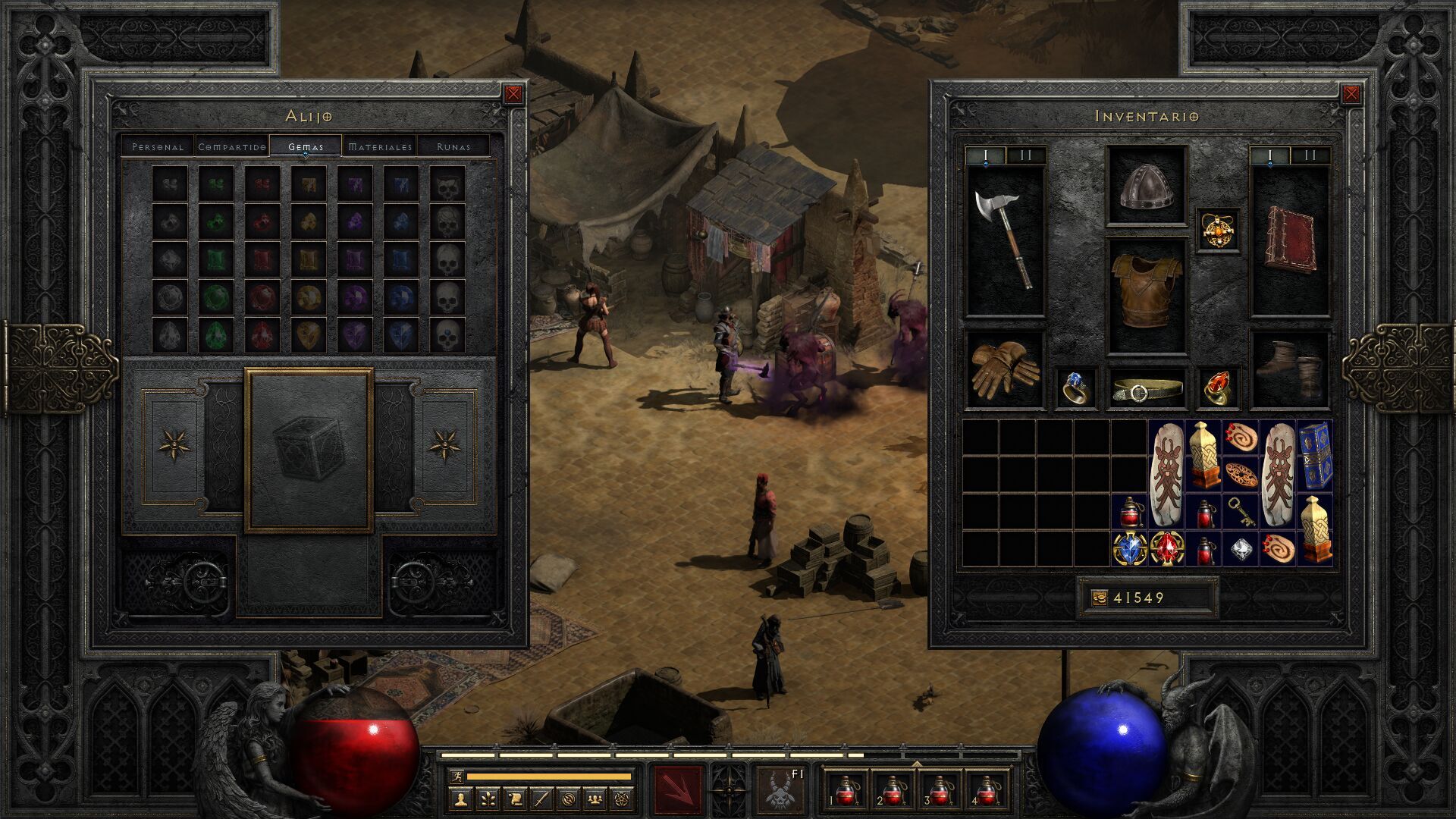Pick up the key in inventory
The height and width of the screenshot is (819, 1456).
tap(1241, 511)
